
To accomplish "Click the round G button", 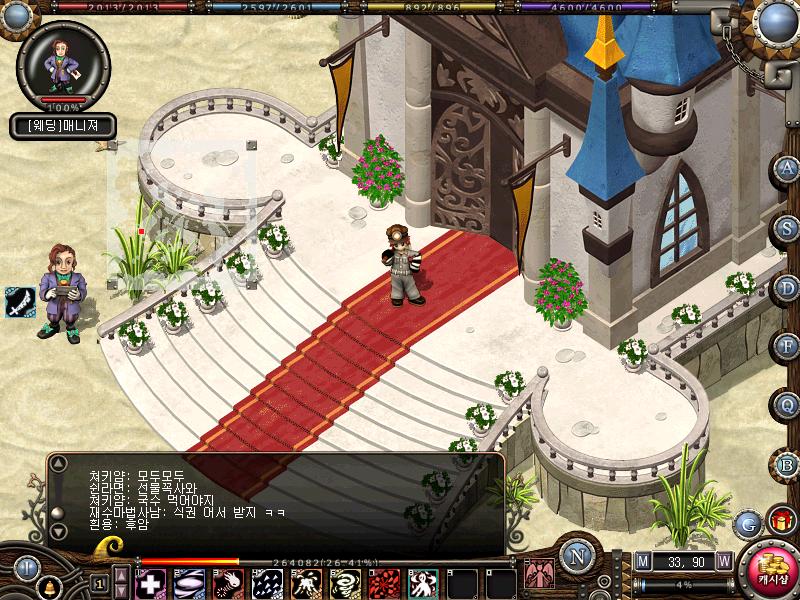I will coord(747,523).
